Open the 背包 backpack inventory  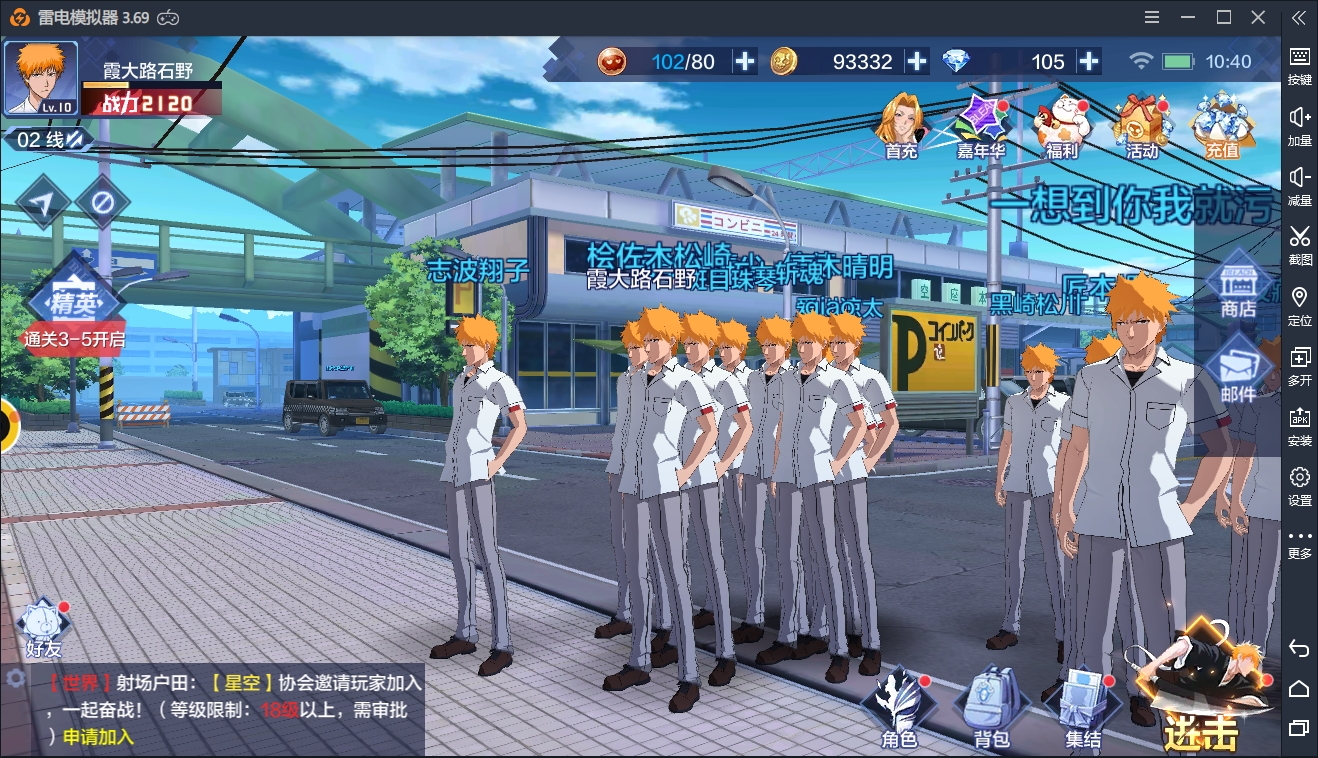pyautogui.click(x=991, y=708)
